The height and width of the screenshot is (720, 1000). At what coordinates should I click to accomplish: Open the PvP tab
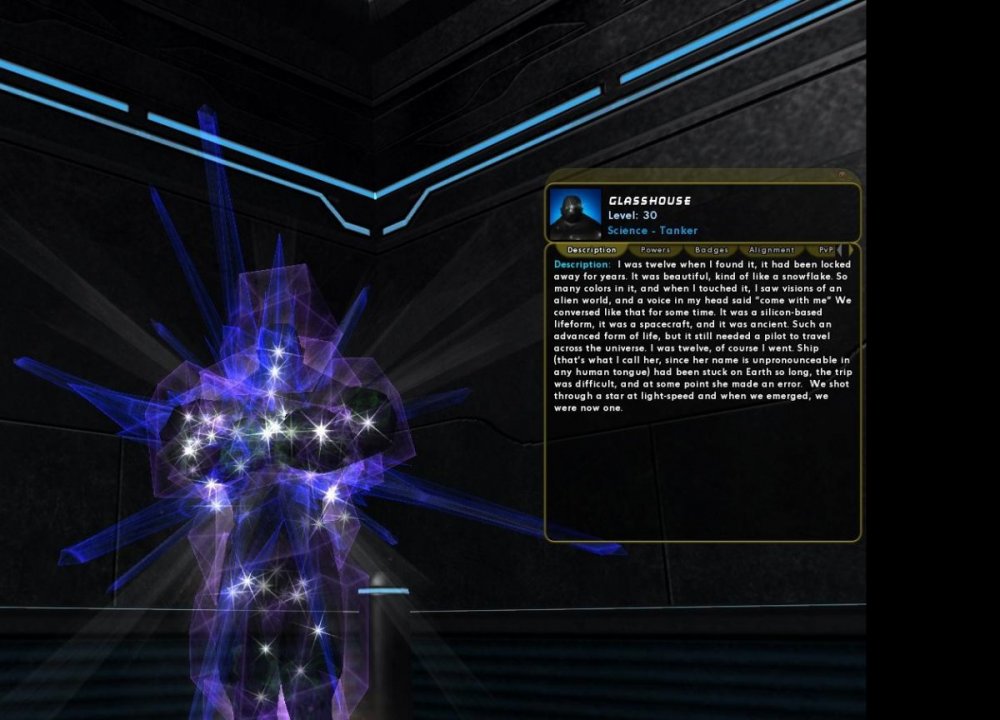point(825,250)
